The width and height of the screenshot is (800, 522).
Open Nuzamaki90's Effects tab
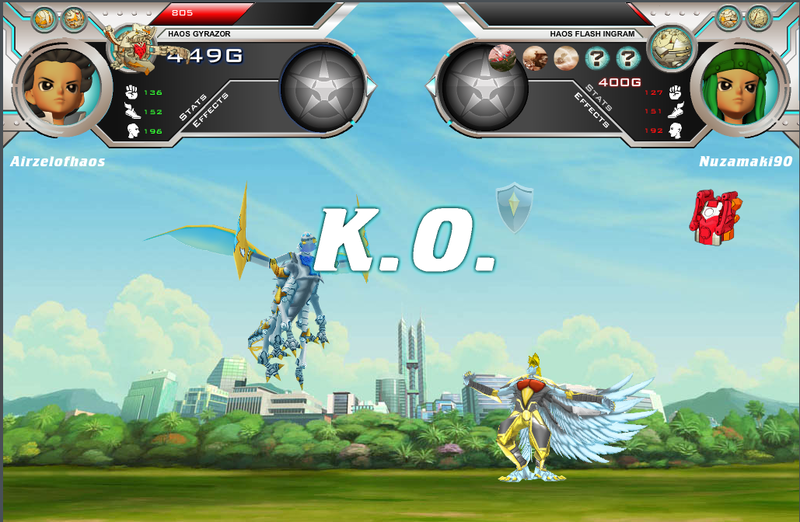tap(592, 111)
